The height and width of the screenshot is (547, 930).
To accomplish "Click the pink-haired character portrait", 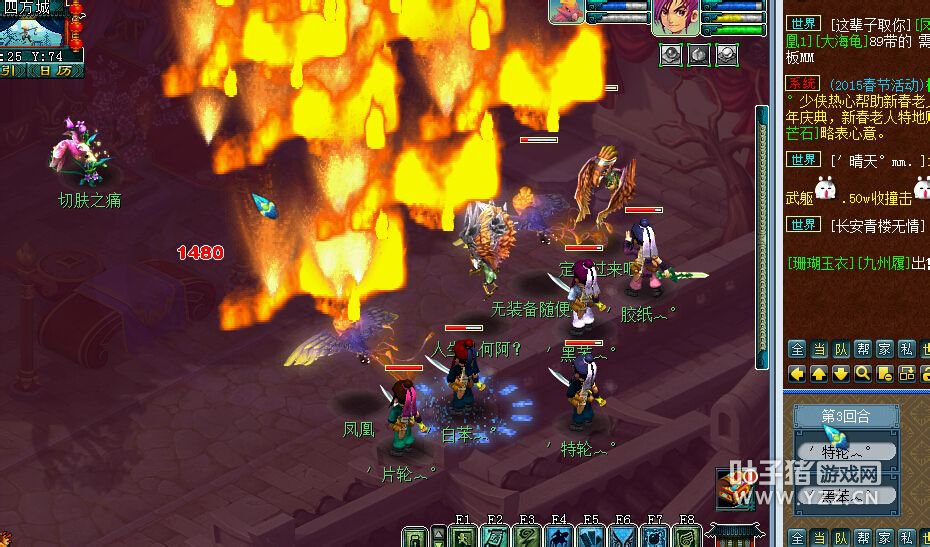I will click(x=676, y=18).
